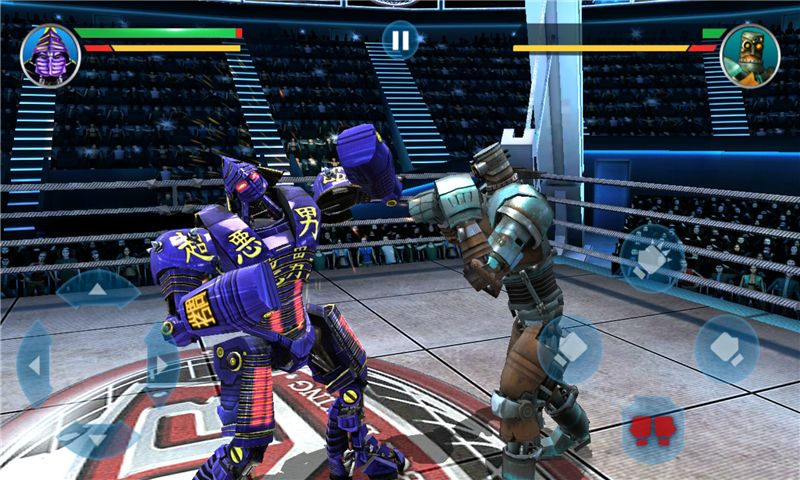Throw a left-hand punch
This screenshot has width=800, height=480.
click(x=570, y=350)
